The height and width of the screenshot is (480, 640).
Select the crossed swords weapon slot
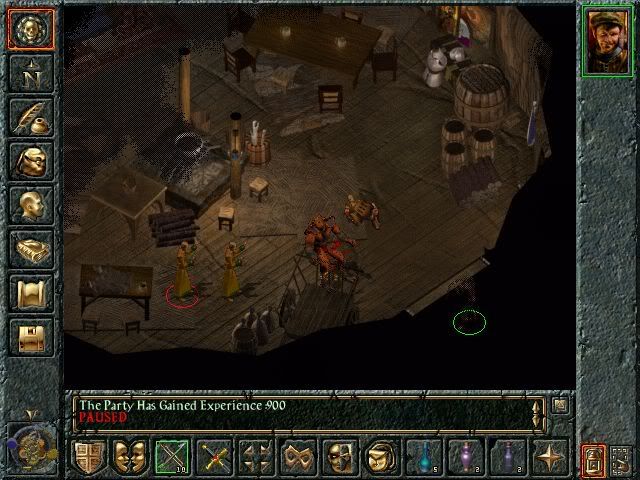tap(214, 457)
